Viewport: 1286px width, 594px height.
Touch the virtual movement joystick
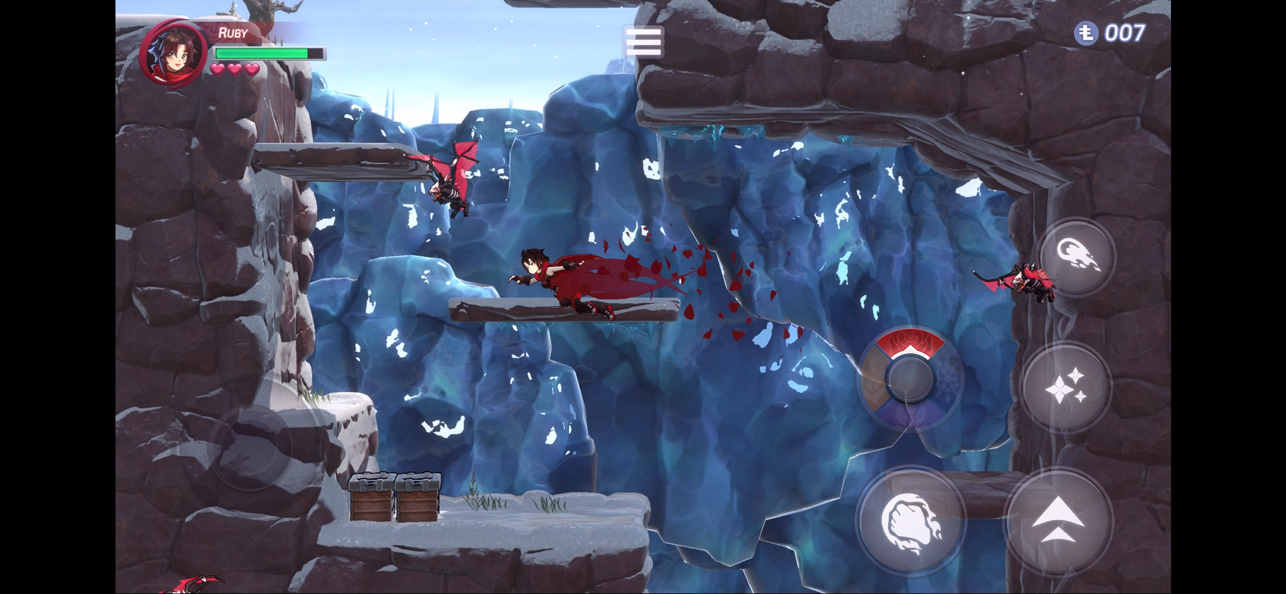[x=250, y=448]
